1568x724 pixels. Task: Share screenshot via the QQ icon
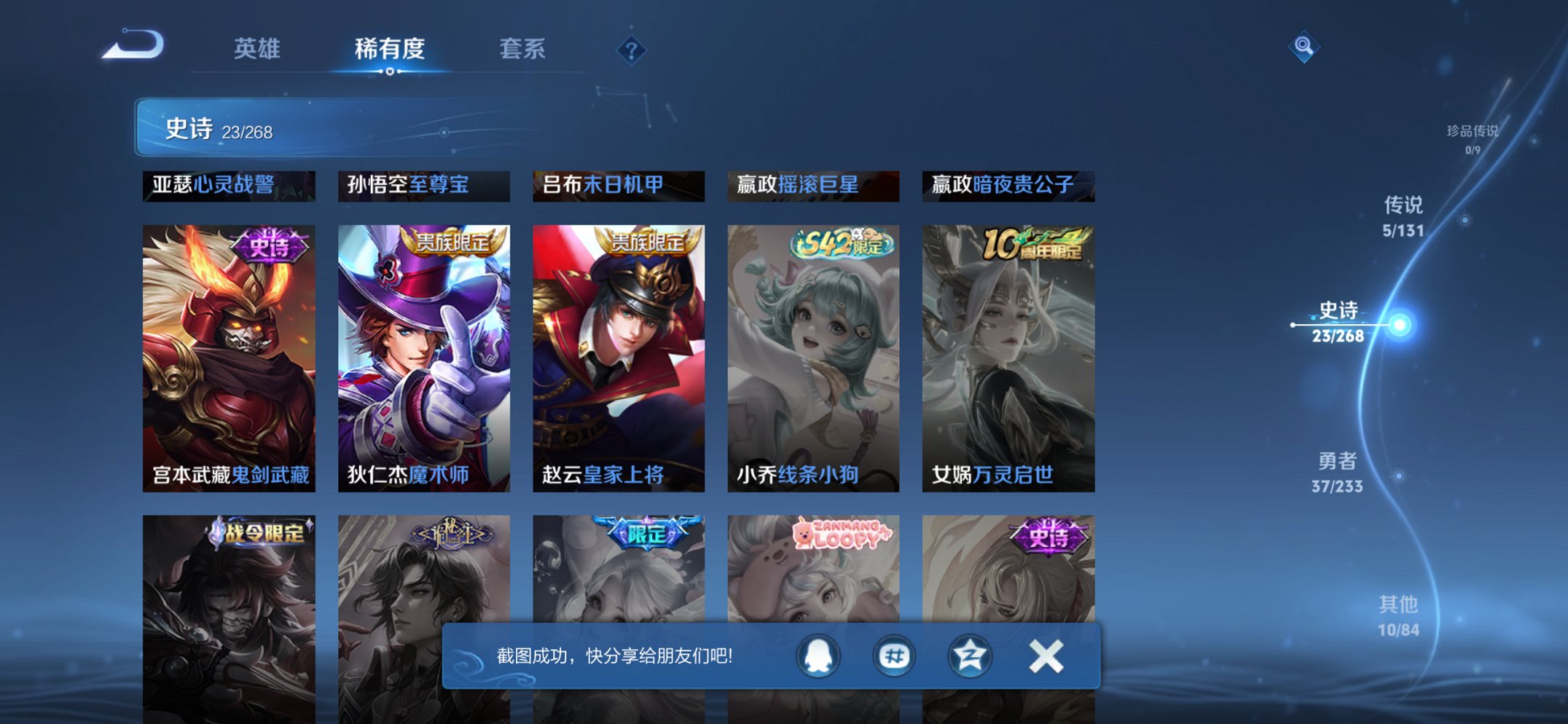[x=820, y=655]
